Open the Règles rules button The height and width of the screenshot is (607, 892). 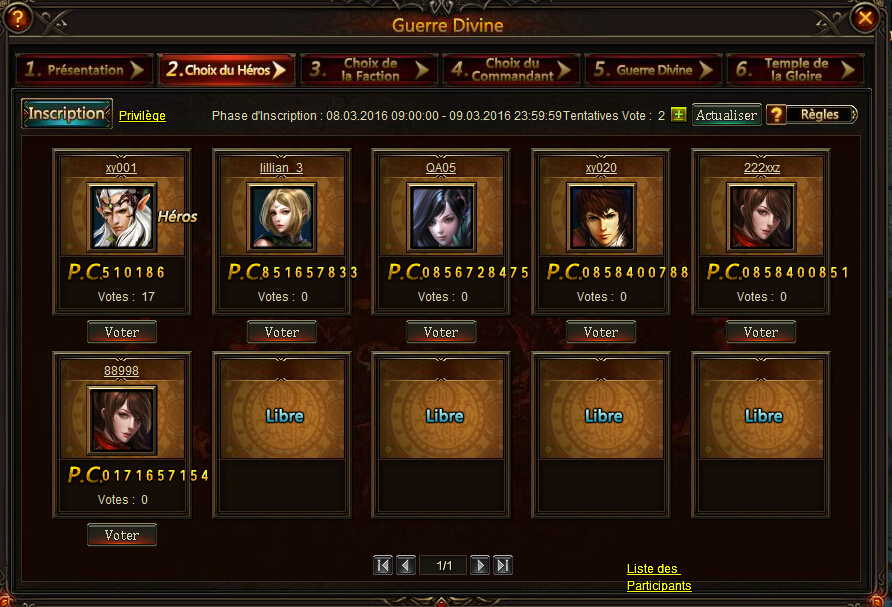(812, 115)
